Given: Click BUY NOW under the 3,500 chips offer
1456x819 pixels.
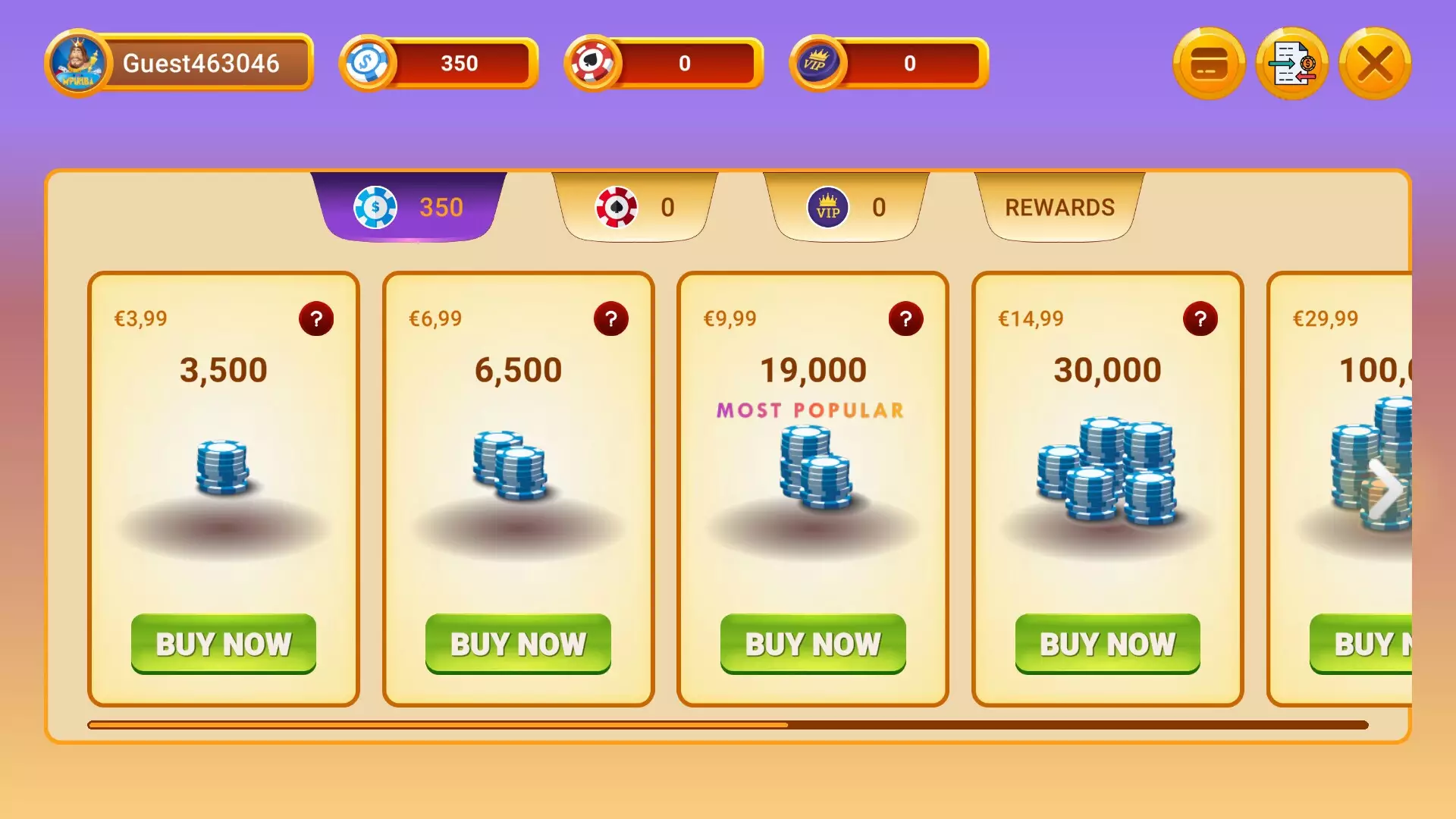Looking at the screenshot, I should (x=224, y=643).
